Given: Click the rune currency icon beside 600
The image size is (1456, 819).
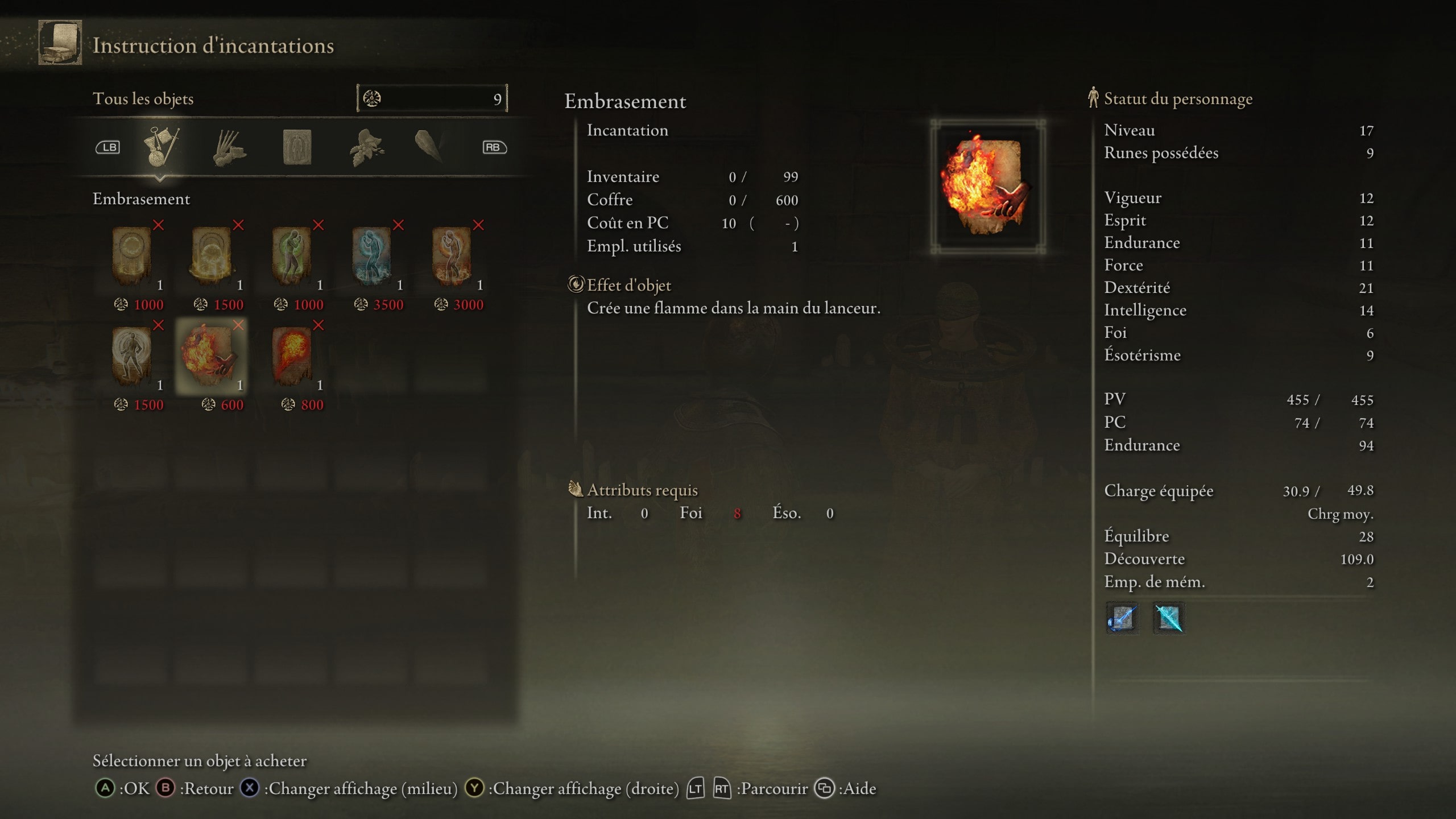Looking at the screenshot, I should [208, 406].
